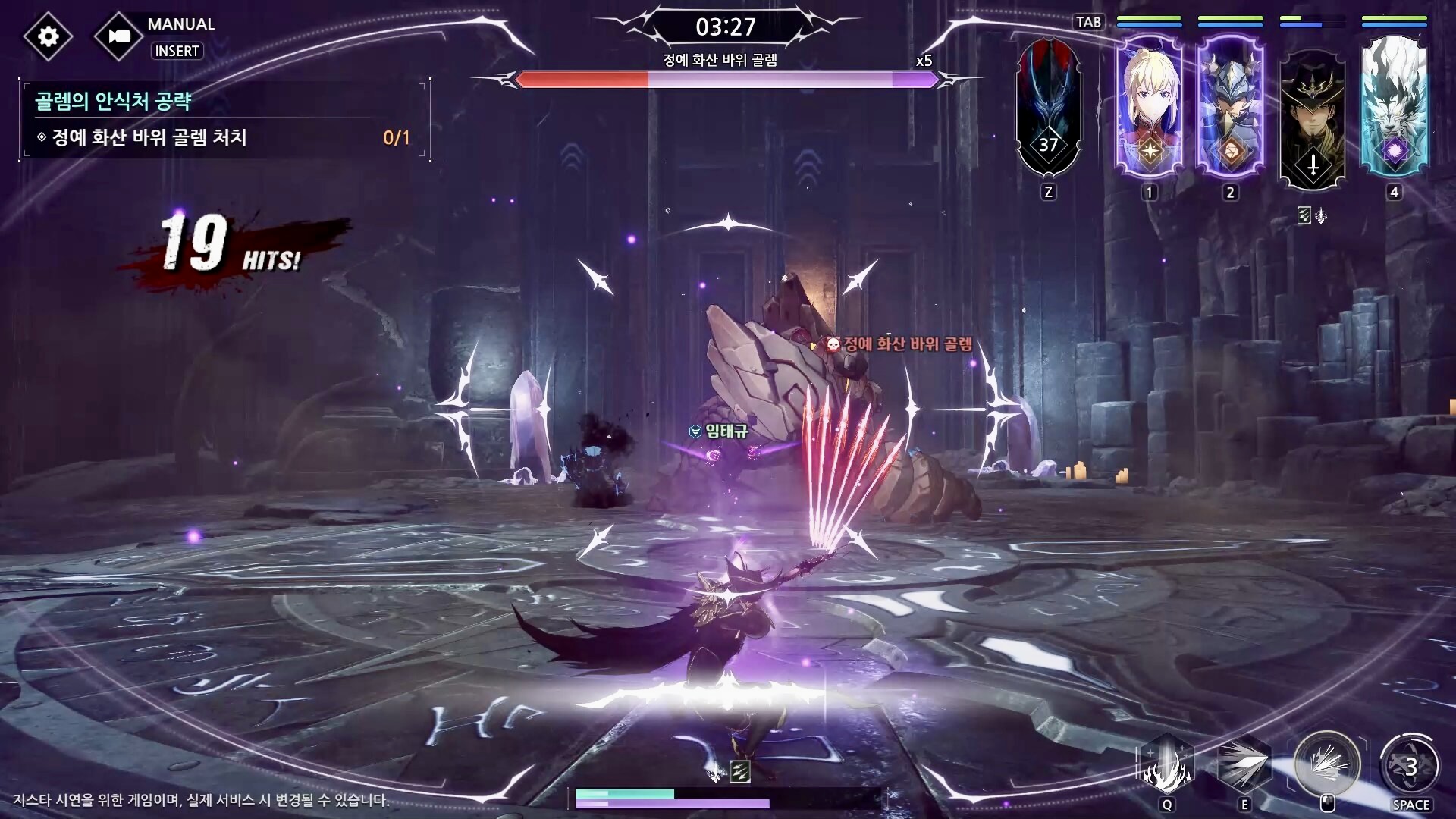Select the 정예 화산 바위 골렘 처치 objective
The width and height of the screenshot is (1456, 819).
point(149,137)
